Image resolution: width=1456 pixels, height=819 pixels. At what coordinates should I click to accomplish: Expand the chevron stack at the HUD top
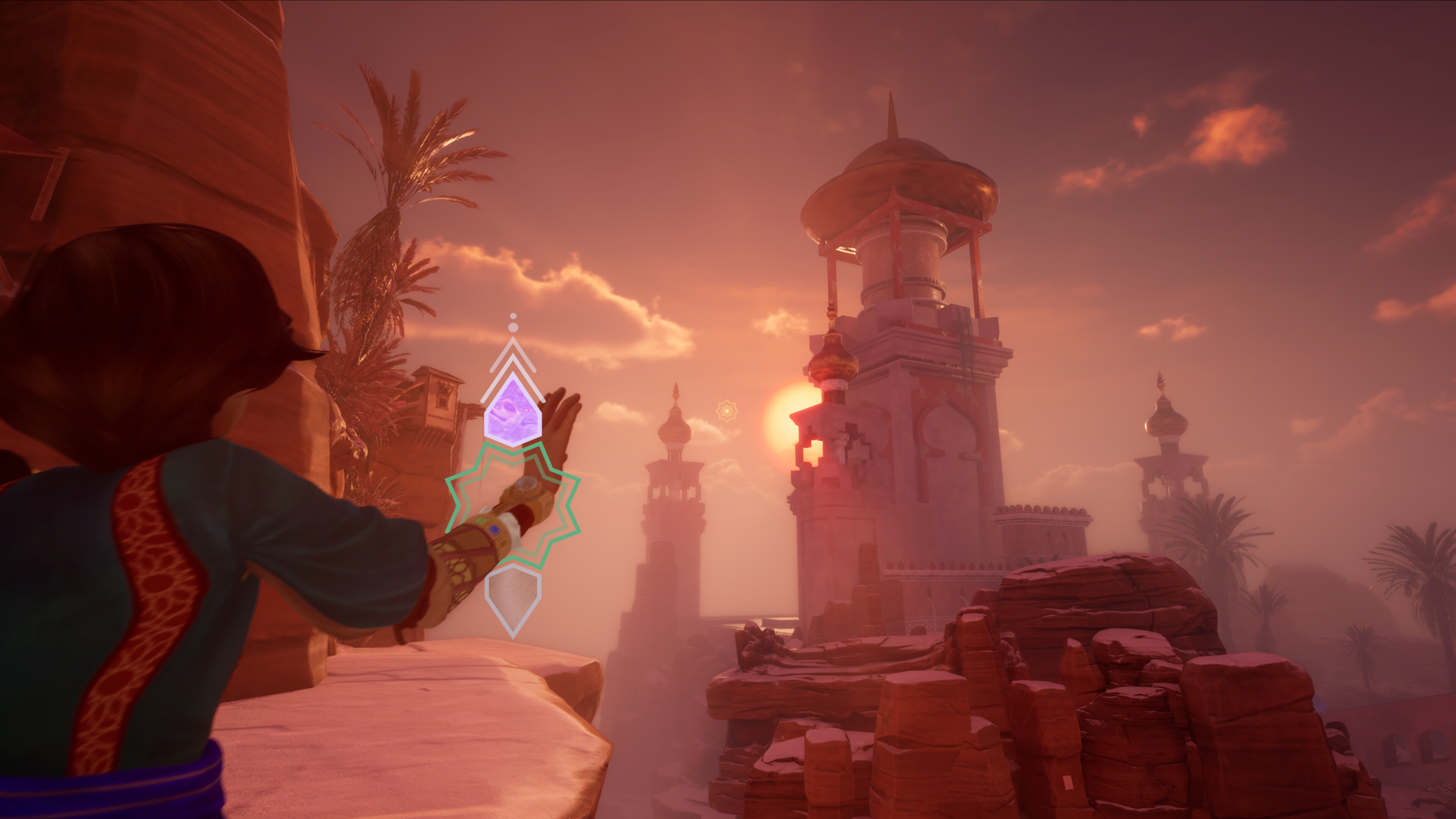pyautogui.click(x=513, y=348)
